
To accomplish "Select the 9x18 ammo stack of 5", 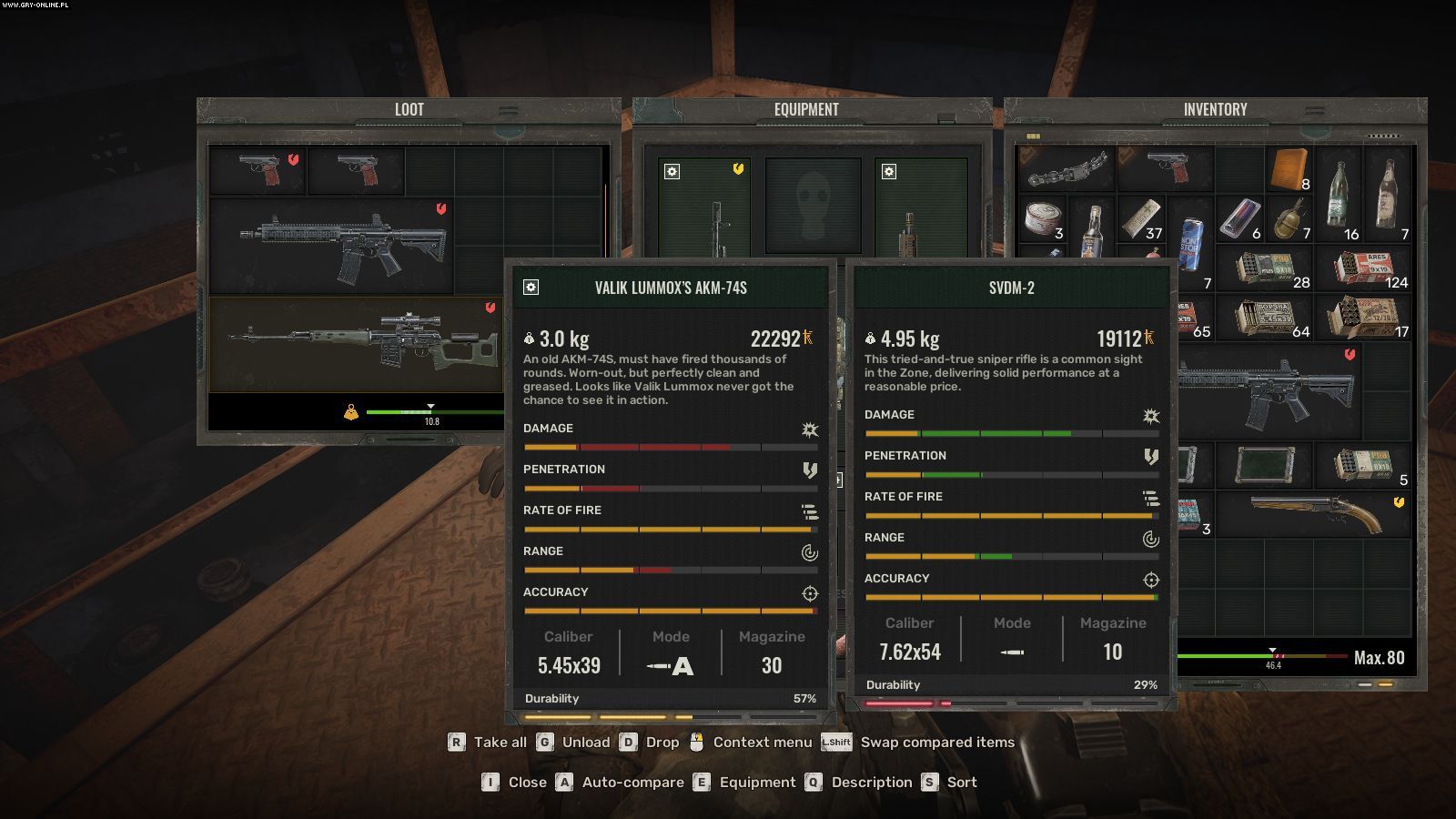I will (1362, 465).
